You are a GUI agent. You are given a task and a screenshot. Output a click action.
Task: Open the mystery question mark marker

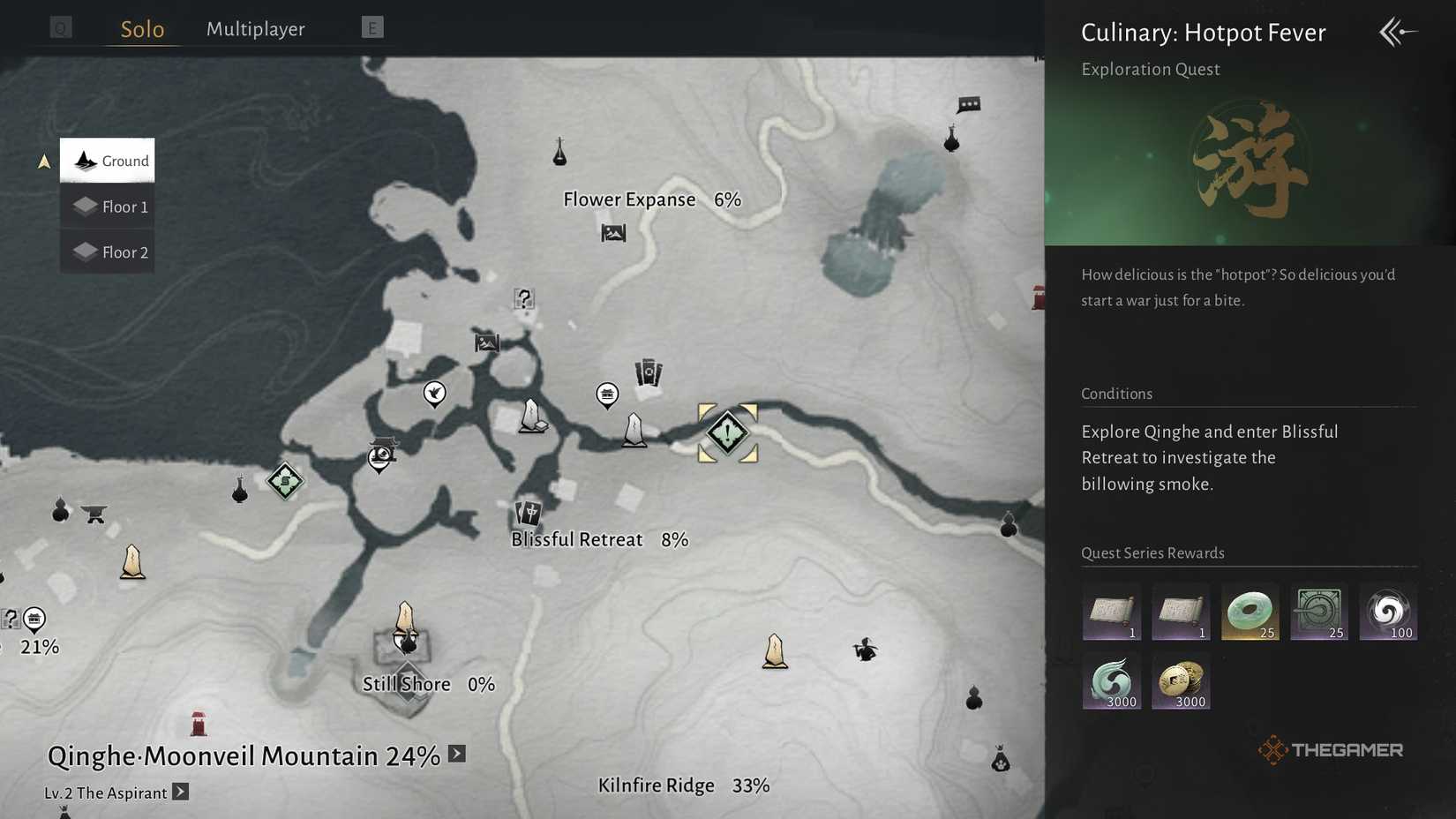point(524,300)
